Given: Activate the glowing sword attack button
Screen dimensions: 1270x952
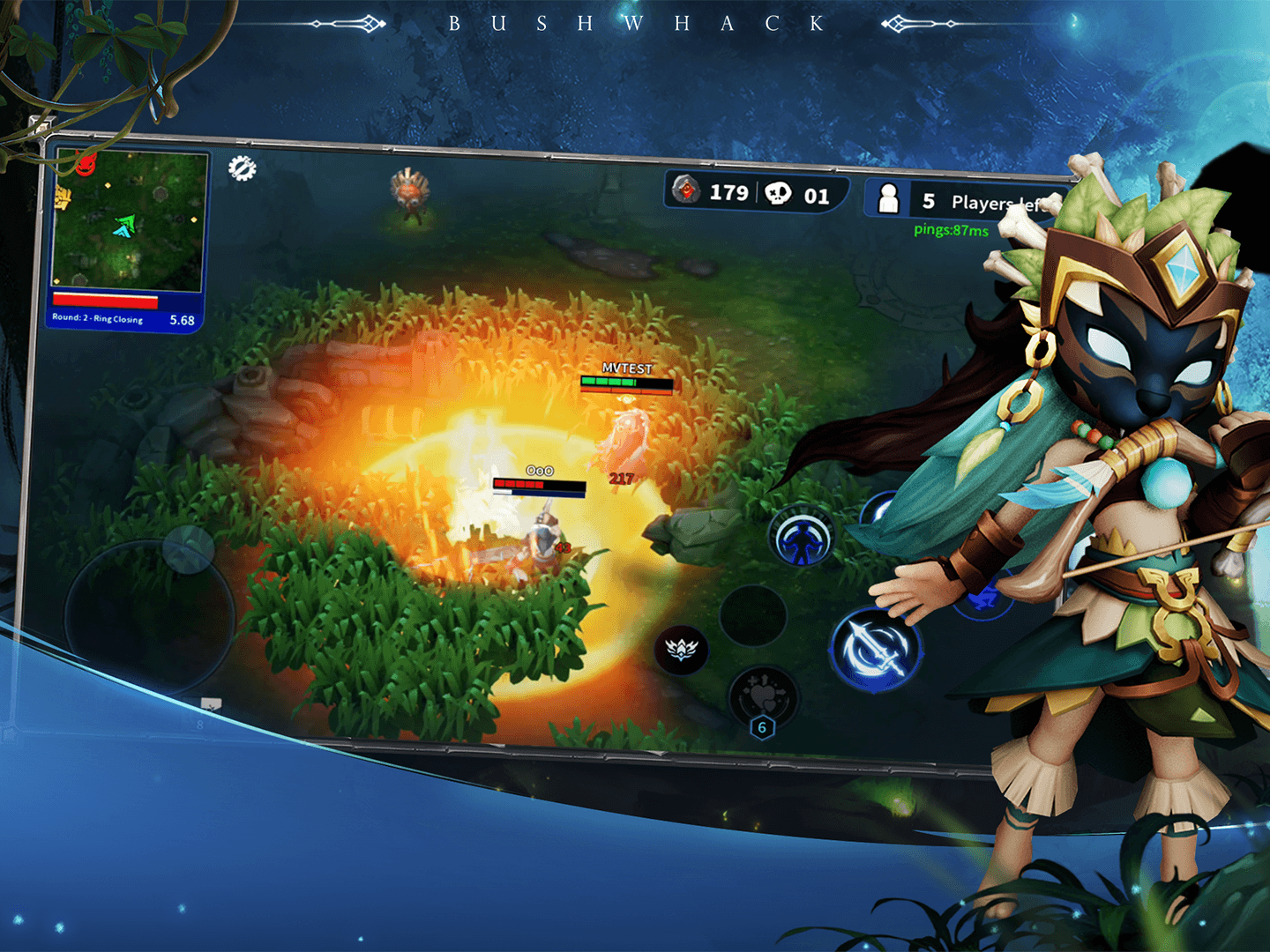Looking at the screenshot, I should (874, 650).
